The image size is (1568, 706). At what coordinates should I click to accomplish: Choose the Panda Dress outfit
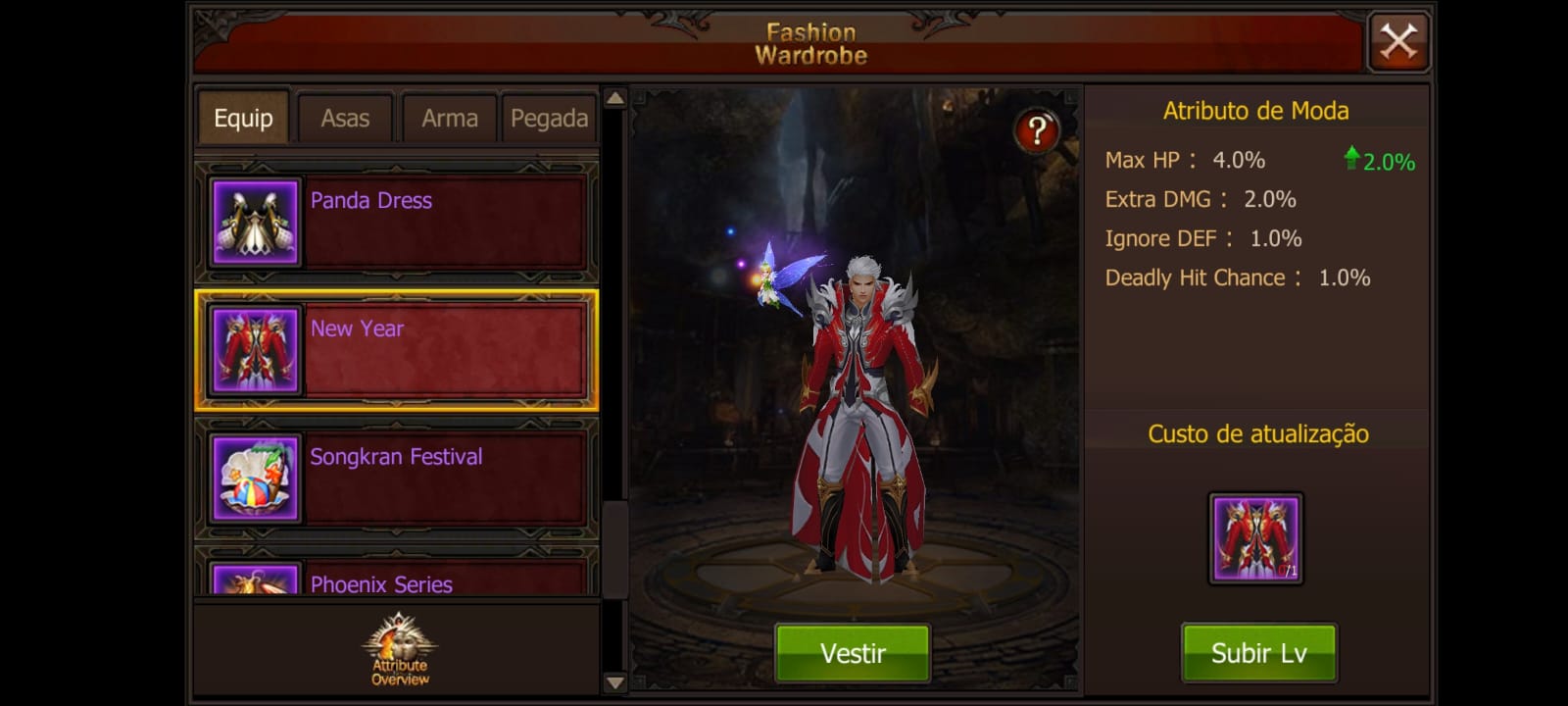click(397, 223)
